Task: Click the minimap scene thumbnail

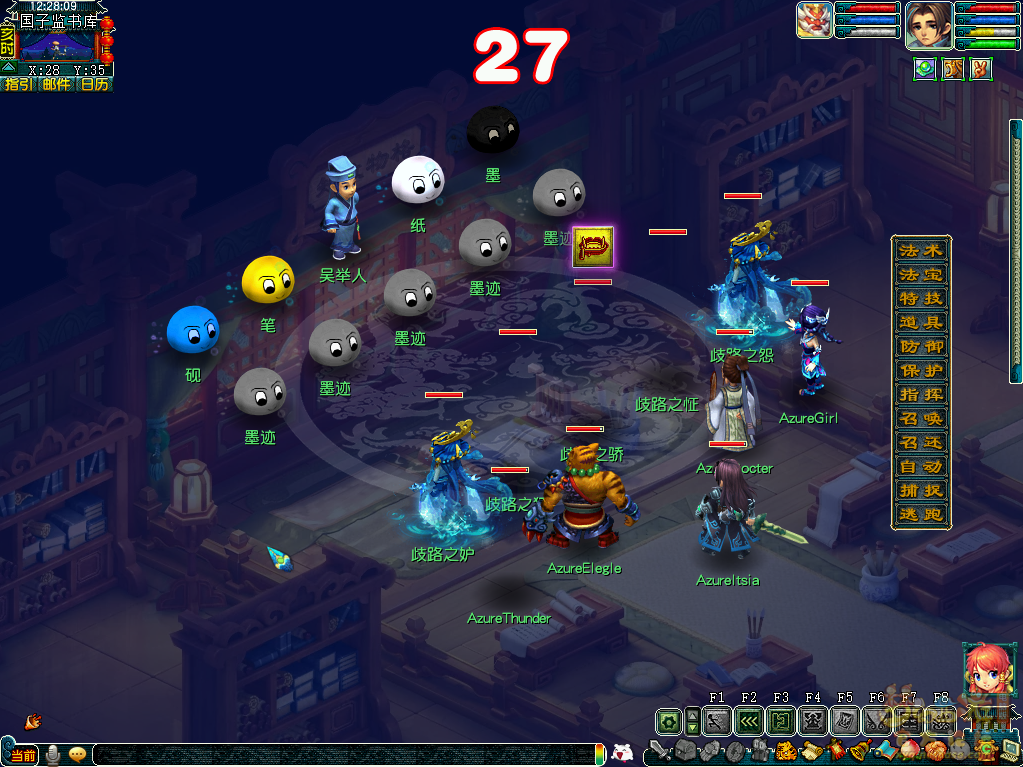Action: [x=56, y=44]
